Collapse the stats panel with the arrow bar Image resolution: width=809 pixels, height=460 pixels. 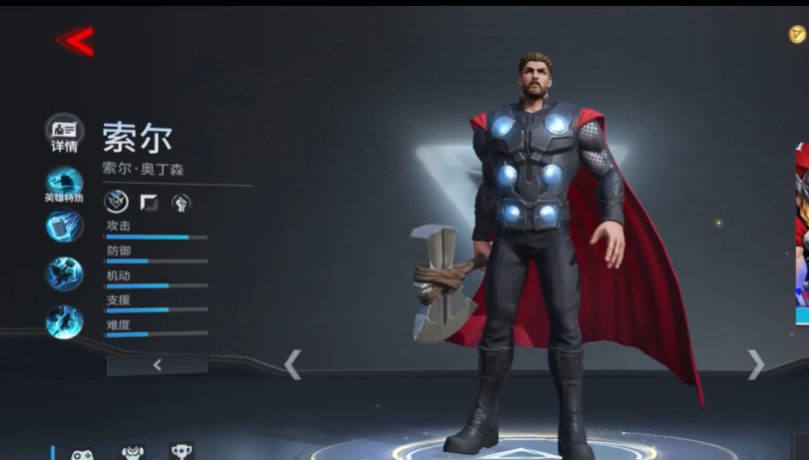point(157,365)
